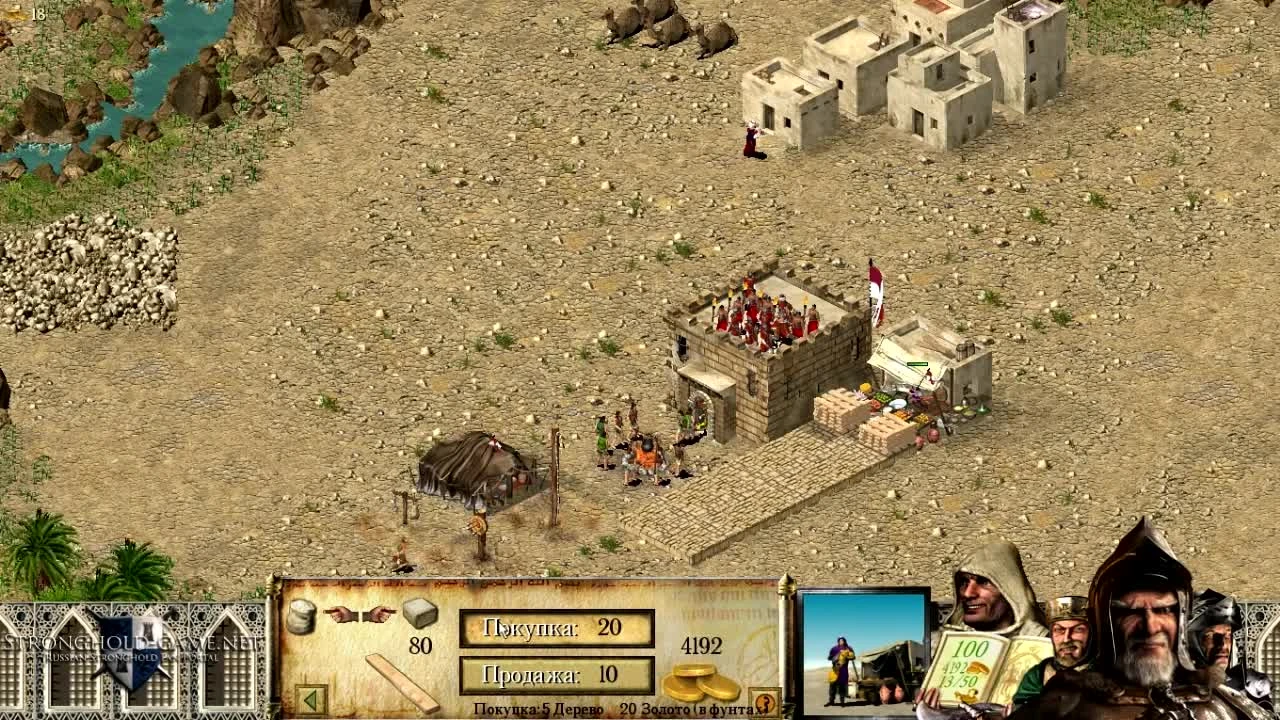Select the stone block icon showing 80
1280x720 pixels.
(x=417, y=613)
